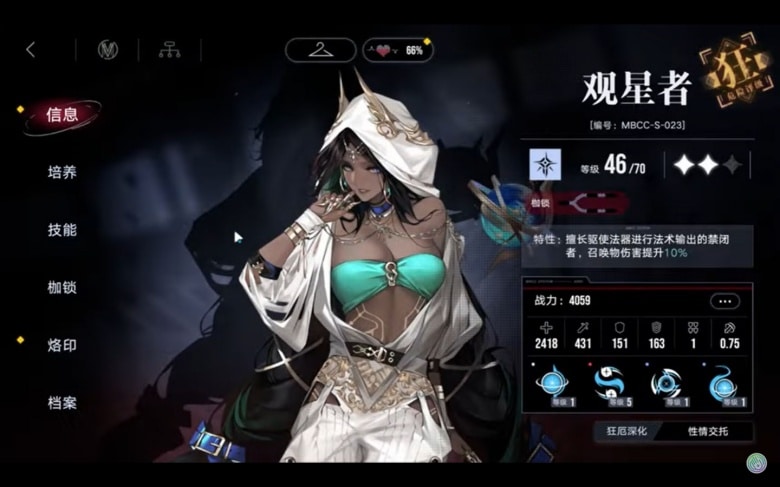Click the round overlay icon in corner
The width and height of the screenshot is (780, 487).
click(x=756, y=463)
